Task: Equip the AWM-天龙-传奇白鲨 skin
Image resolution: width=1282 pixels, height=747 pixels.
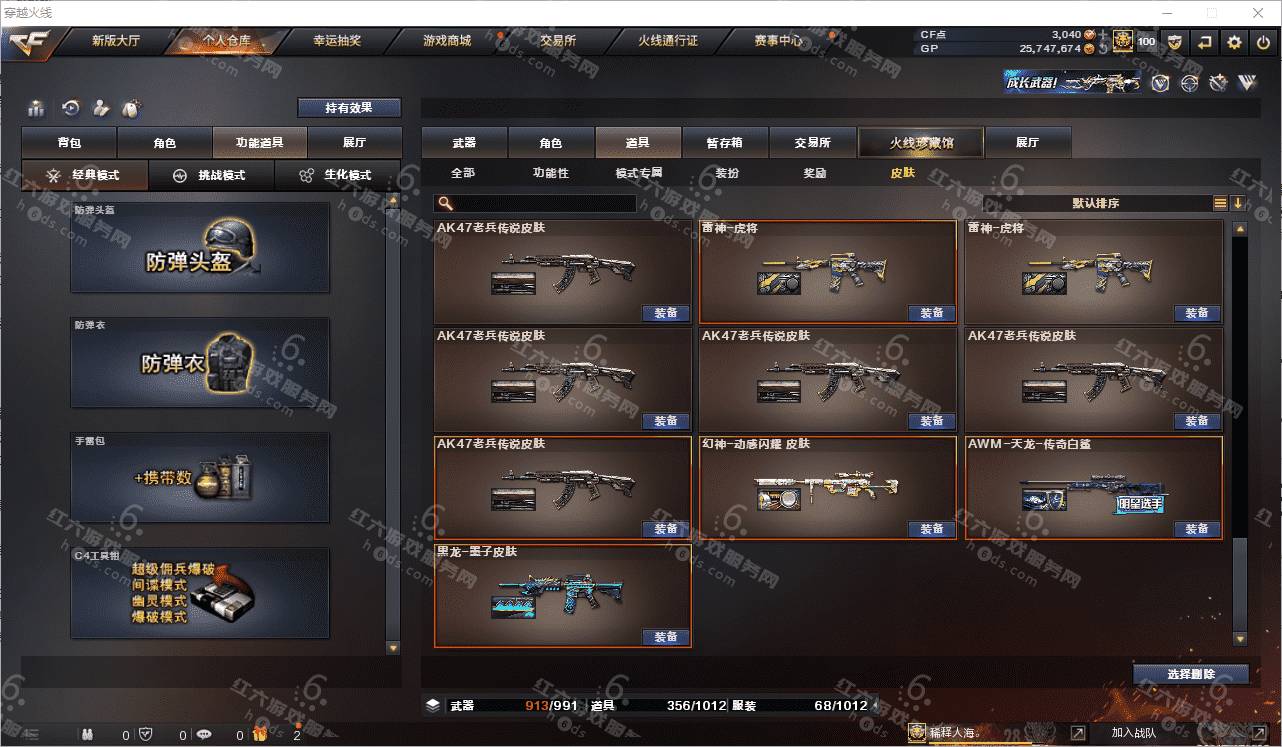Action: click(x=1197, y=529)
